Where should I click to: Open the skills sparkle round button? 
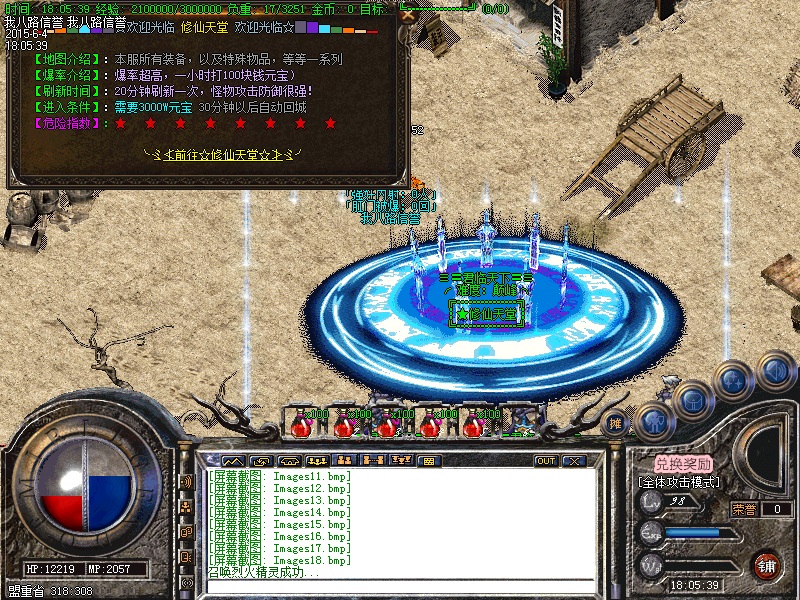coord(734,381)
